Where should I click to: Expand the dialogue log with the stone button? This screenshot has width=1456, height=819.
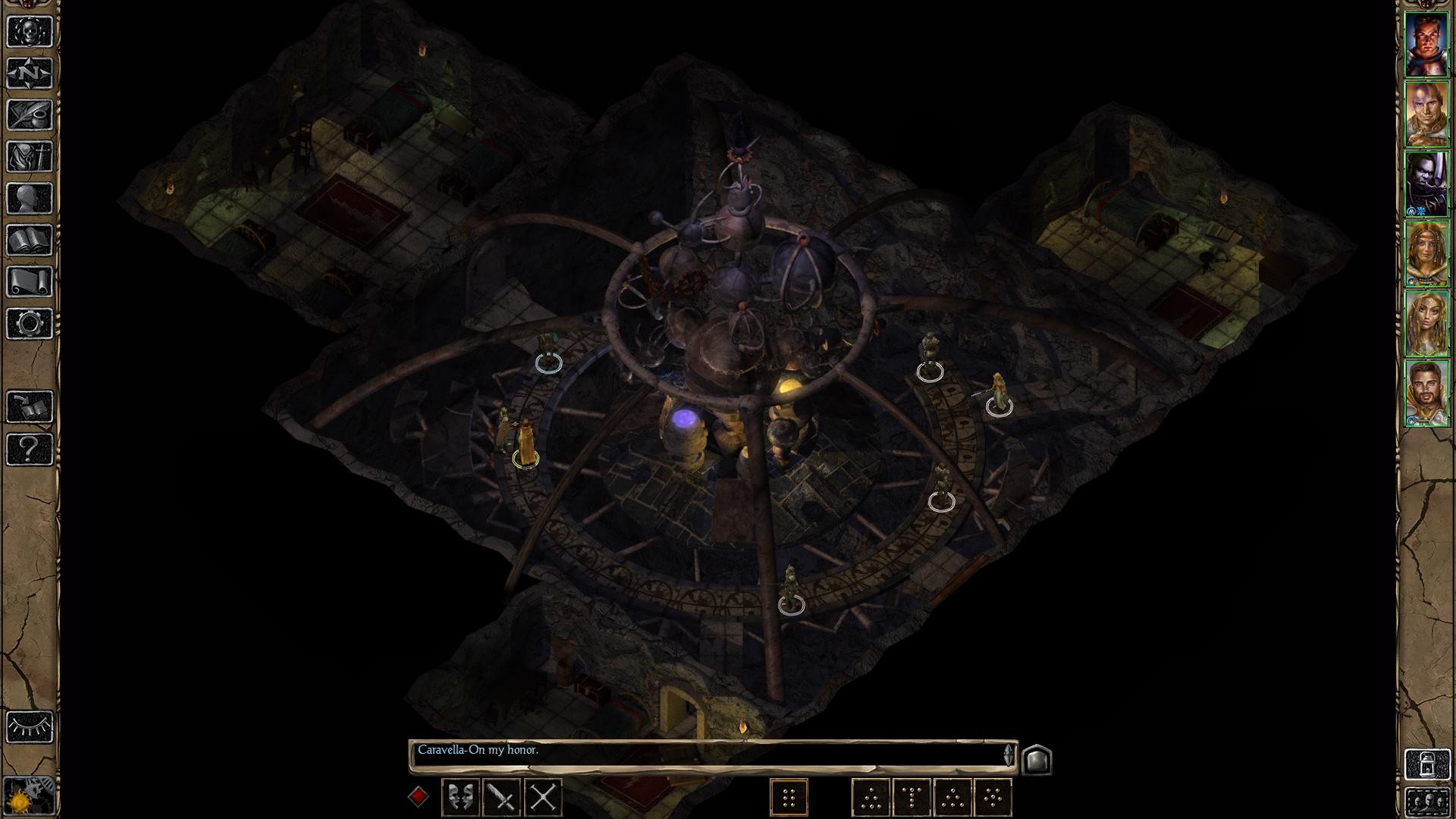click(1037, 759)
